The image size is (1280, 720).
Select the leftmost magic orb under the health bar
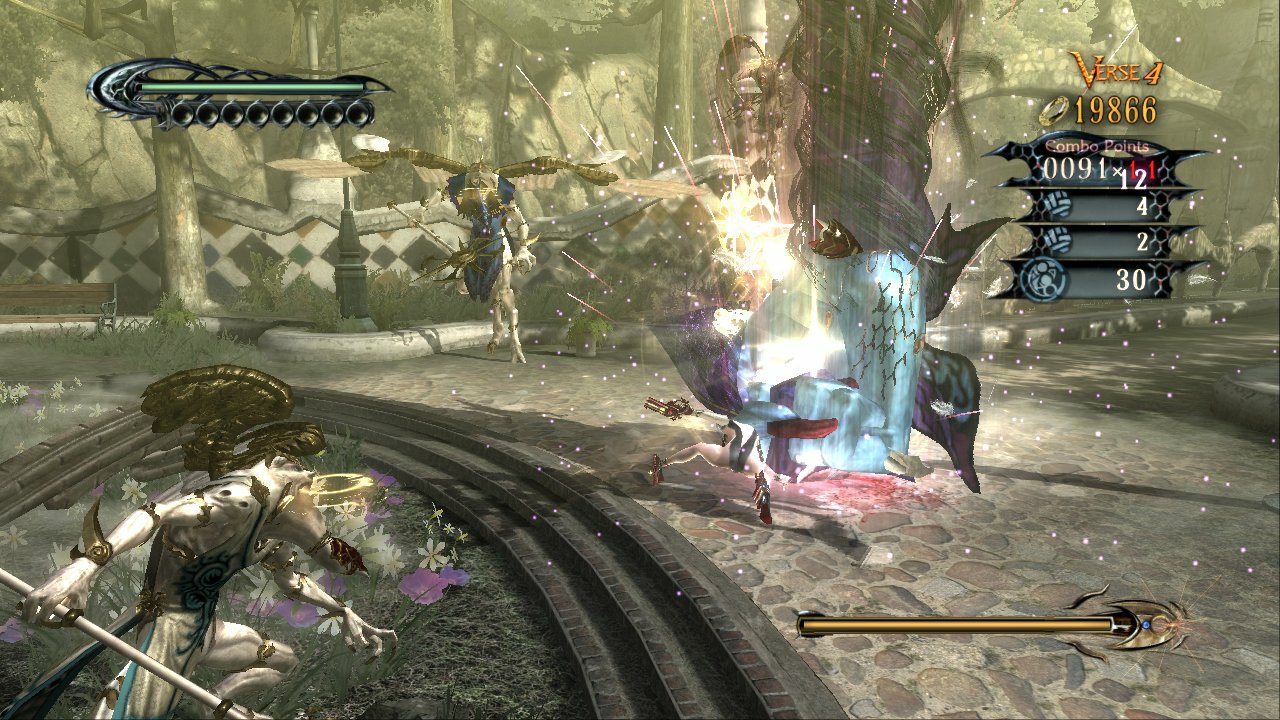183,112
